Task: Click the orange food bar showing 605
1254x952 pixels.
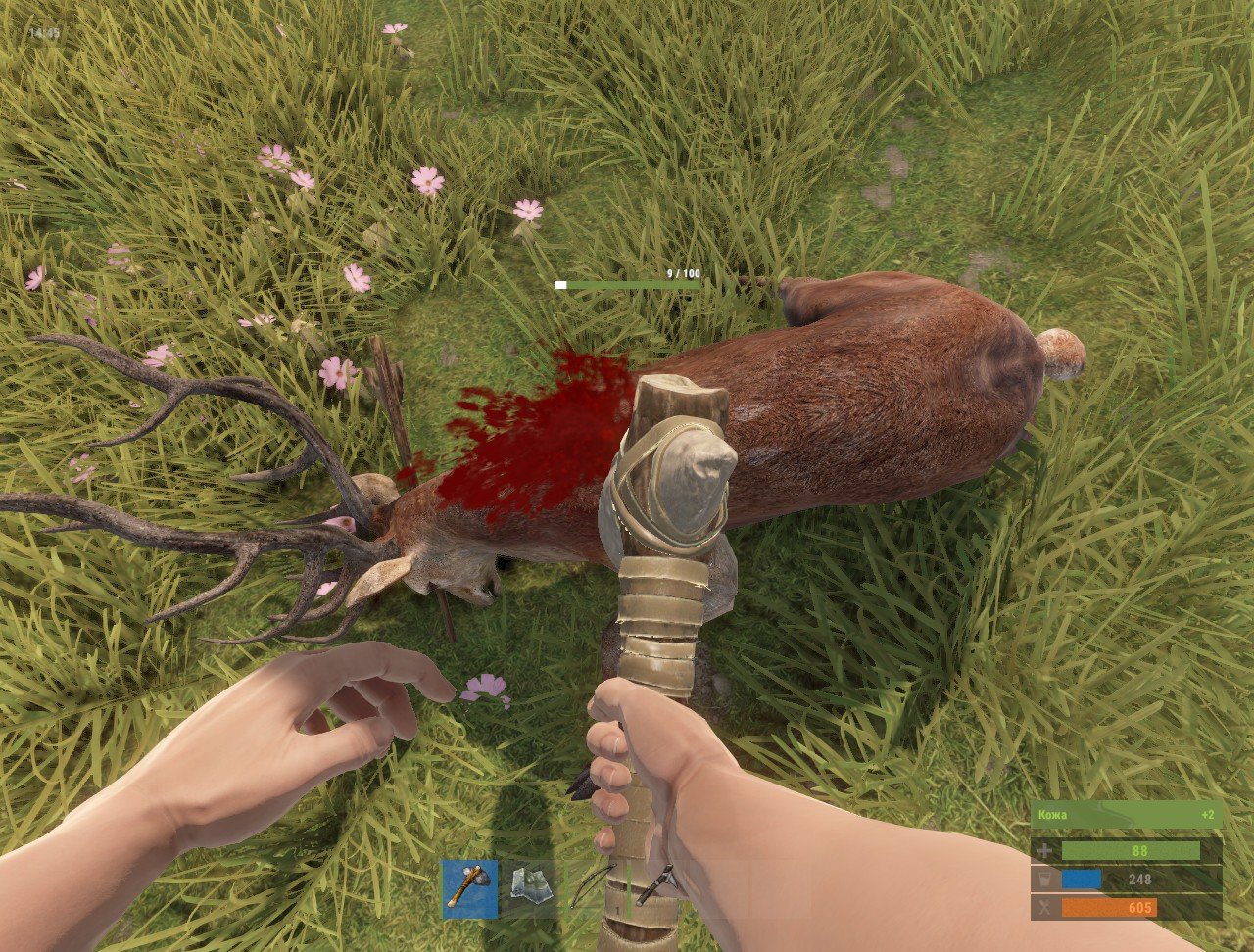Action: click(1109, 907)
